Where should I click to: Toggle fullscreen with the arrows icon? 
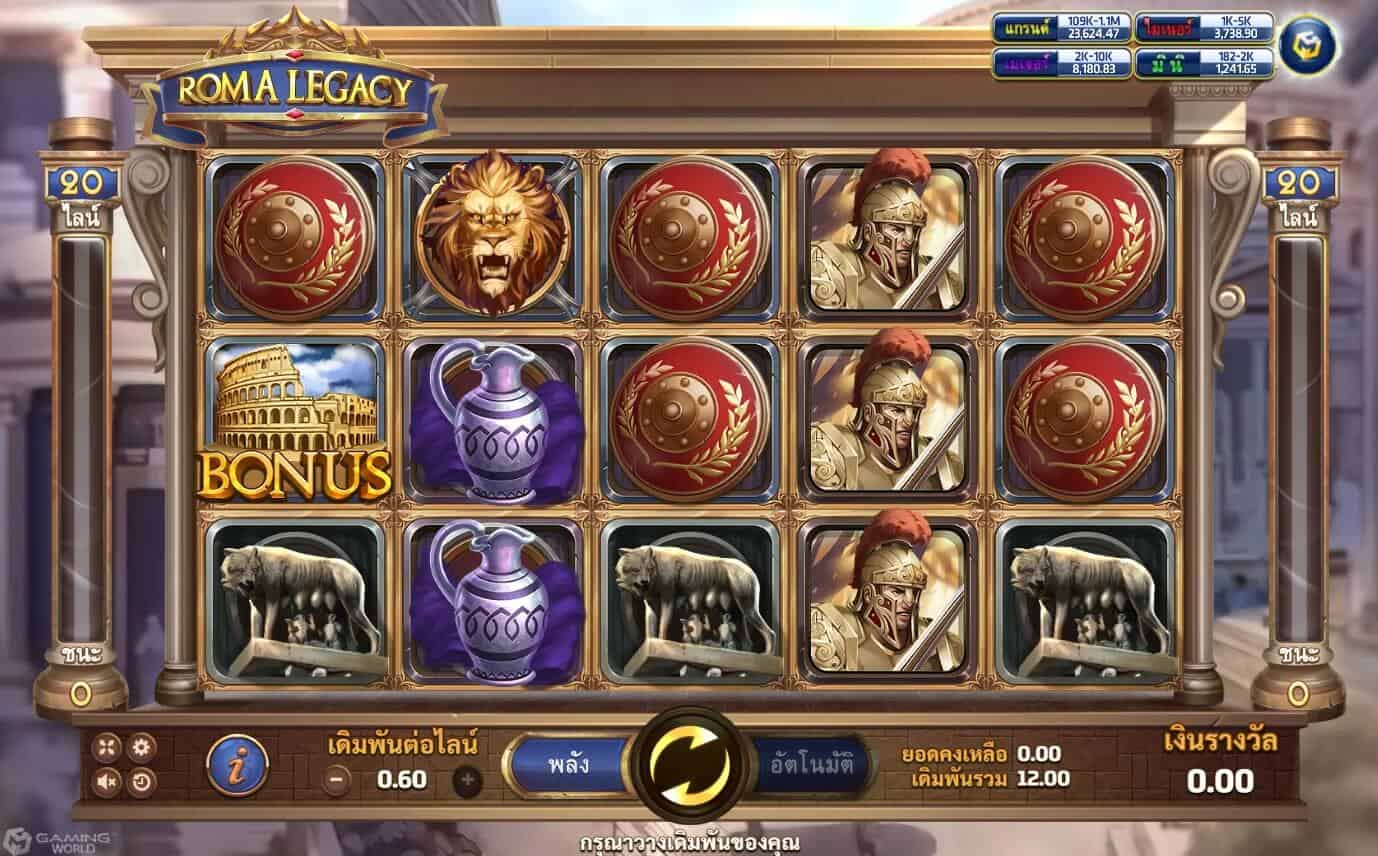[x=105, y=746]
